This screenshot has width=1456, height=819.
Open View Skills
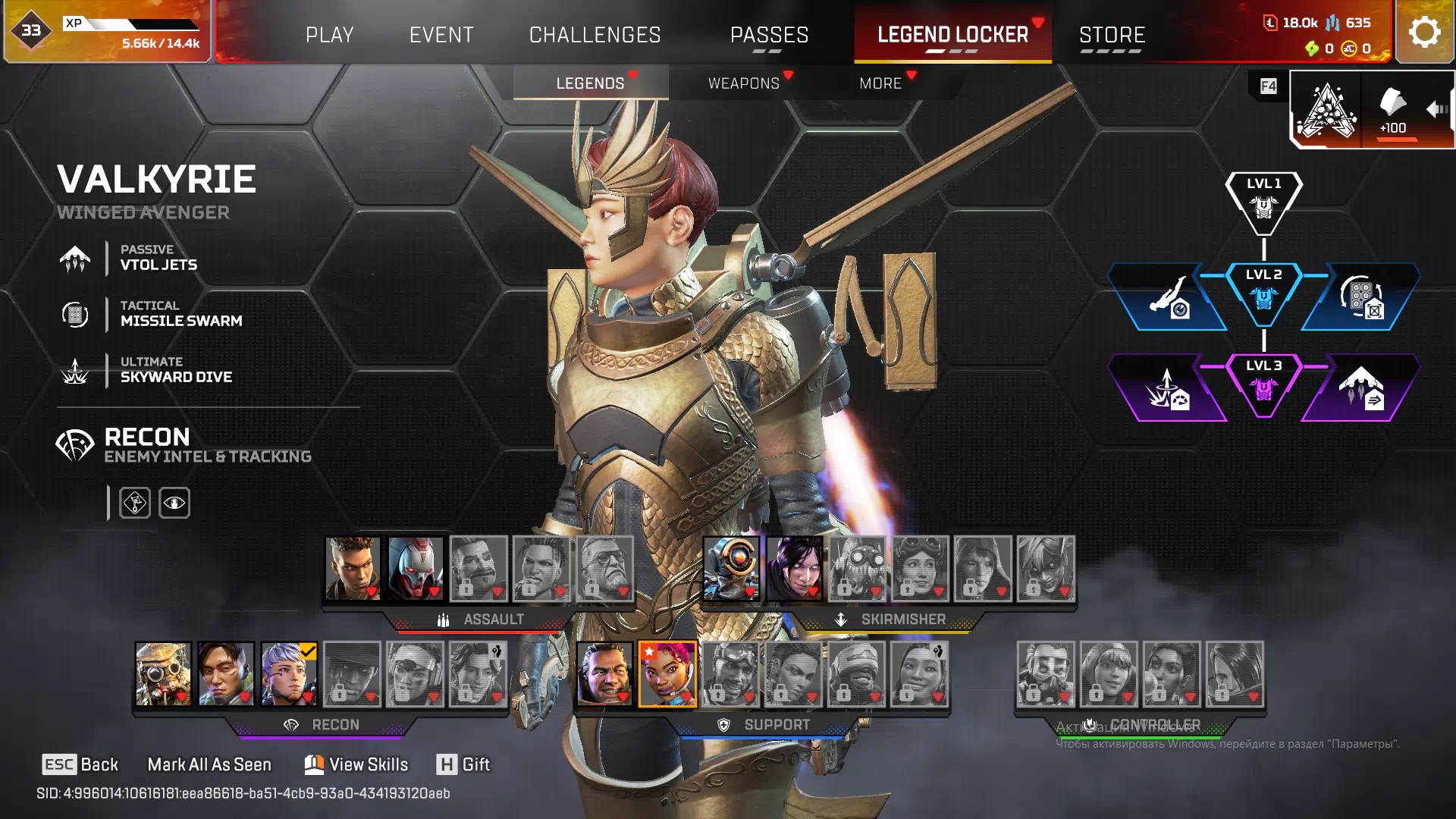click(356, 764)
